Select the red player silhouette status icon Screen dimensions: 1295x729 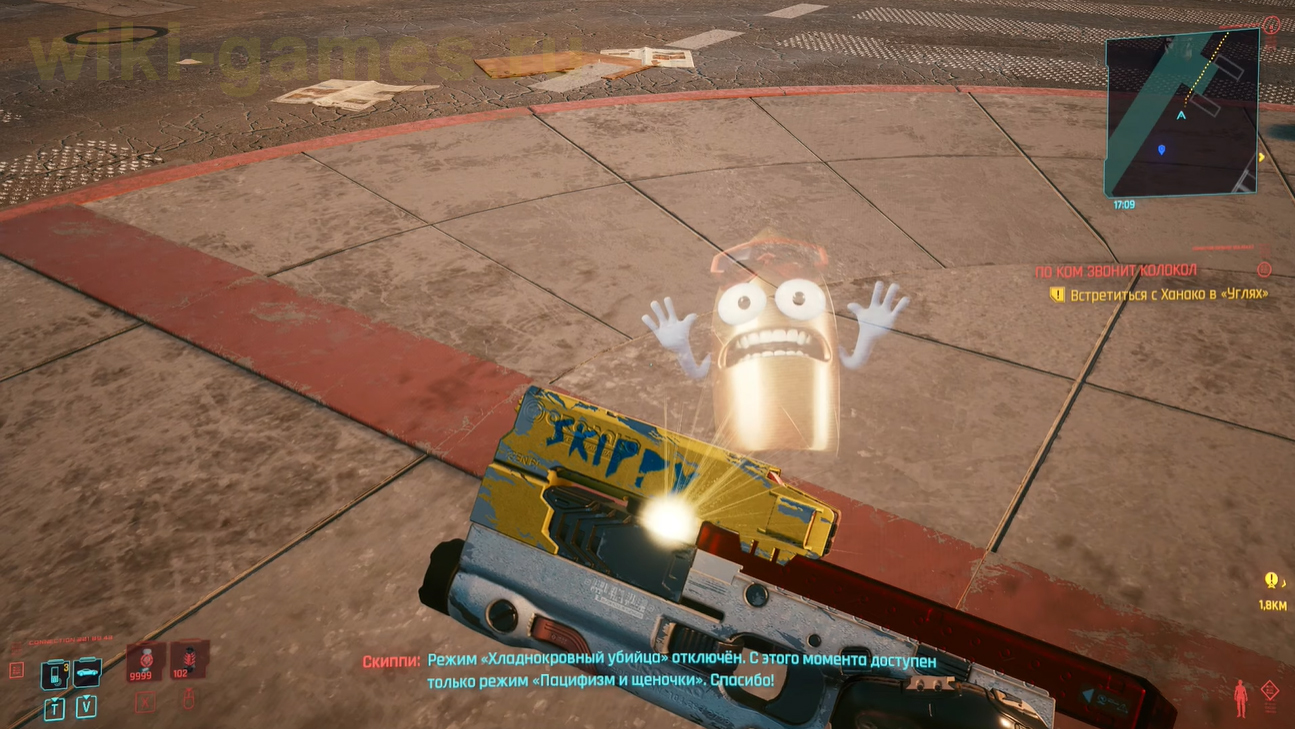tap(1240, 698)
